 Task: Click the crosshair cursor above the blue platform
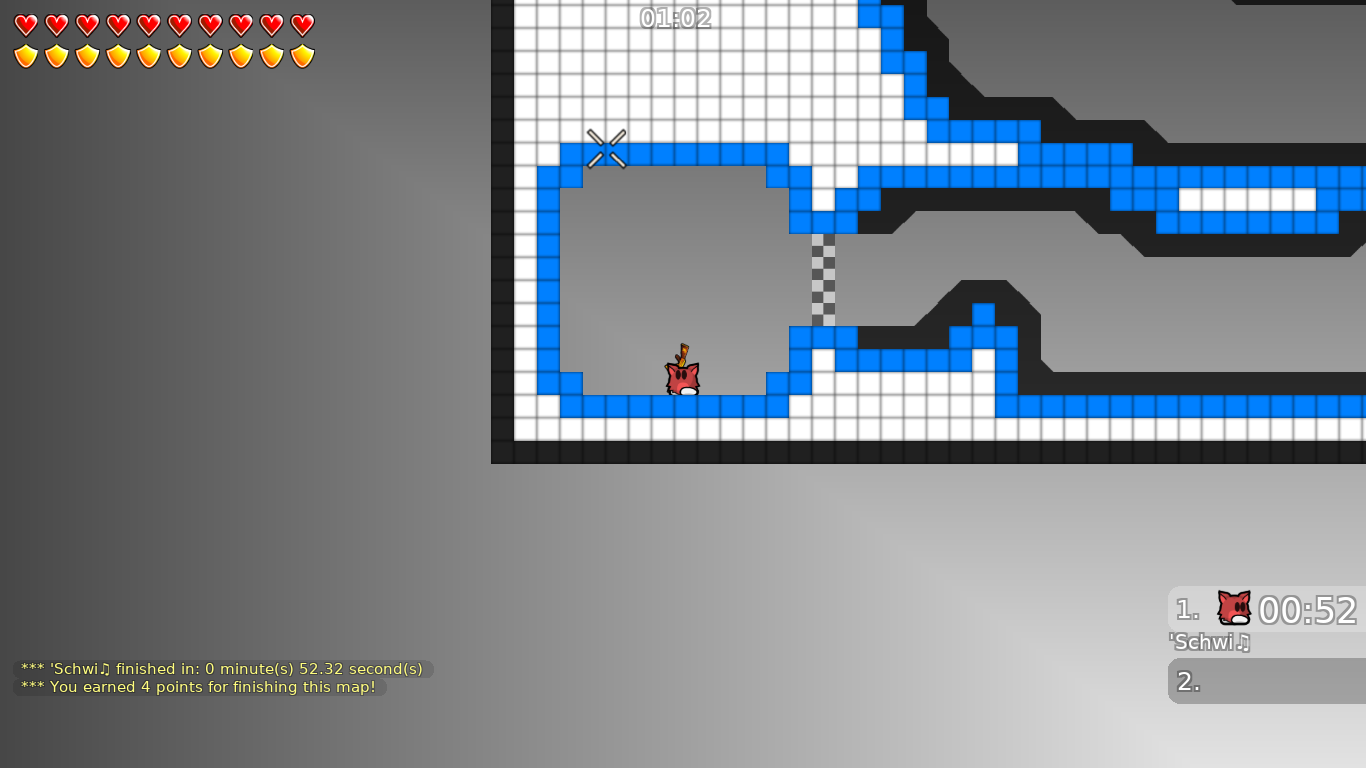point(606,146)
